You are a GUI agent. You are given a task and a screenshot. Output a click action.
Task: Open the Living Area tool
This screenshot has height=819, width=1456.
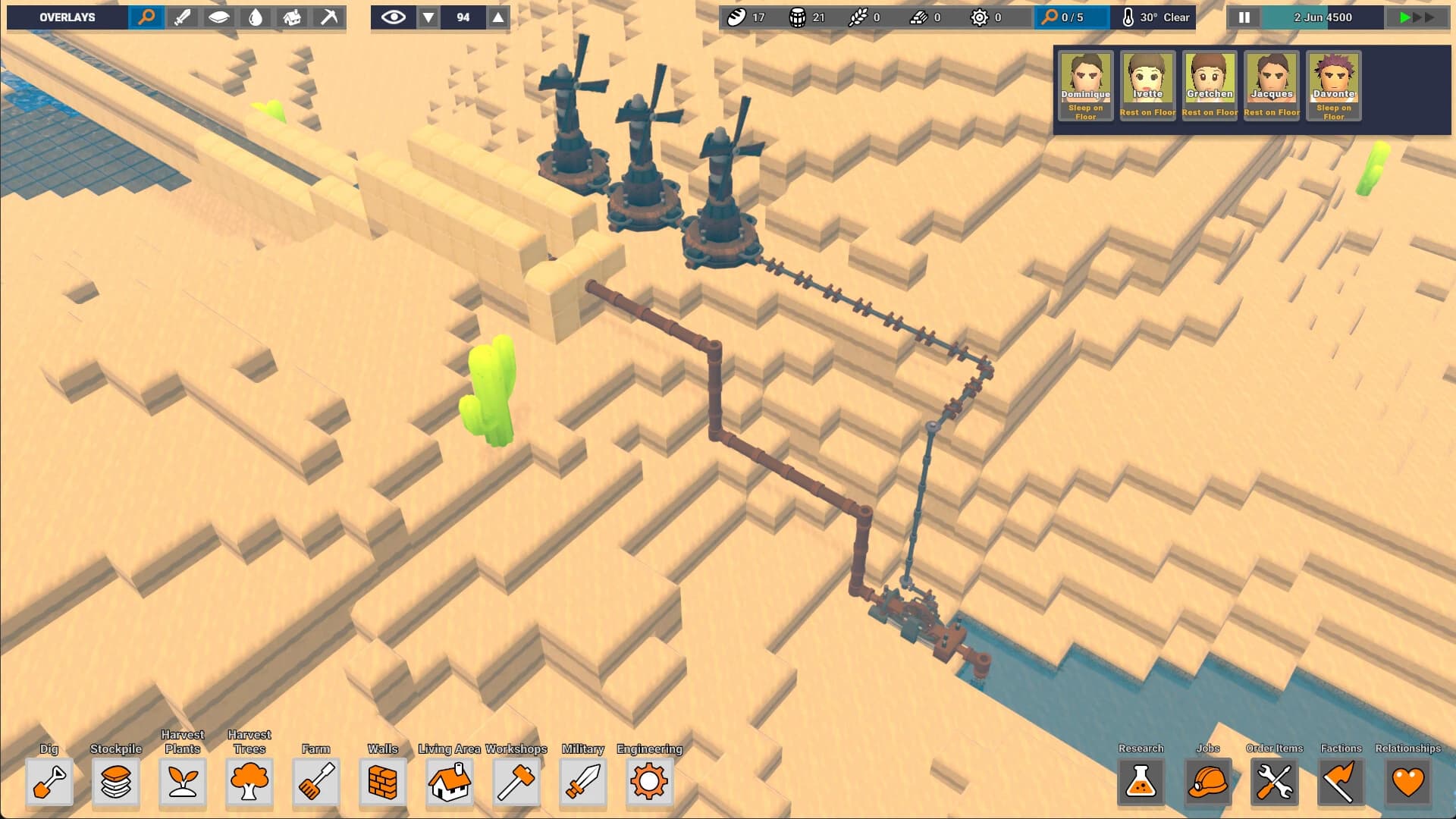(x=450, y=783)
